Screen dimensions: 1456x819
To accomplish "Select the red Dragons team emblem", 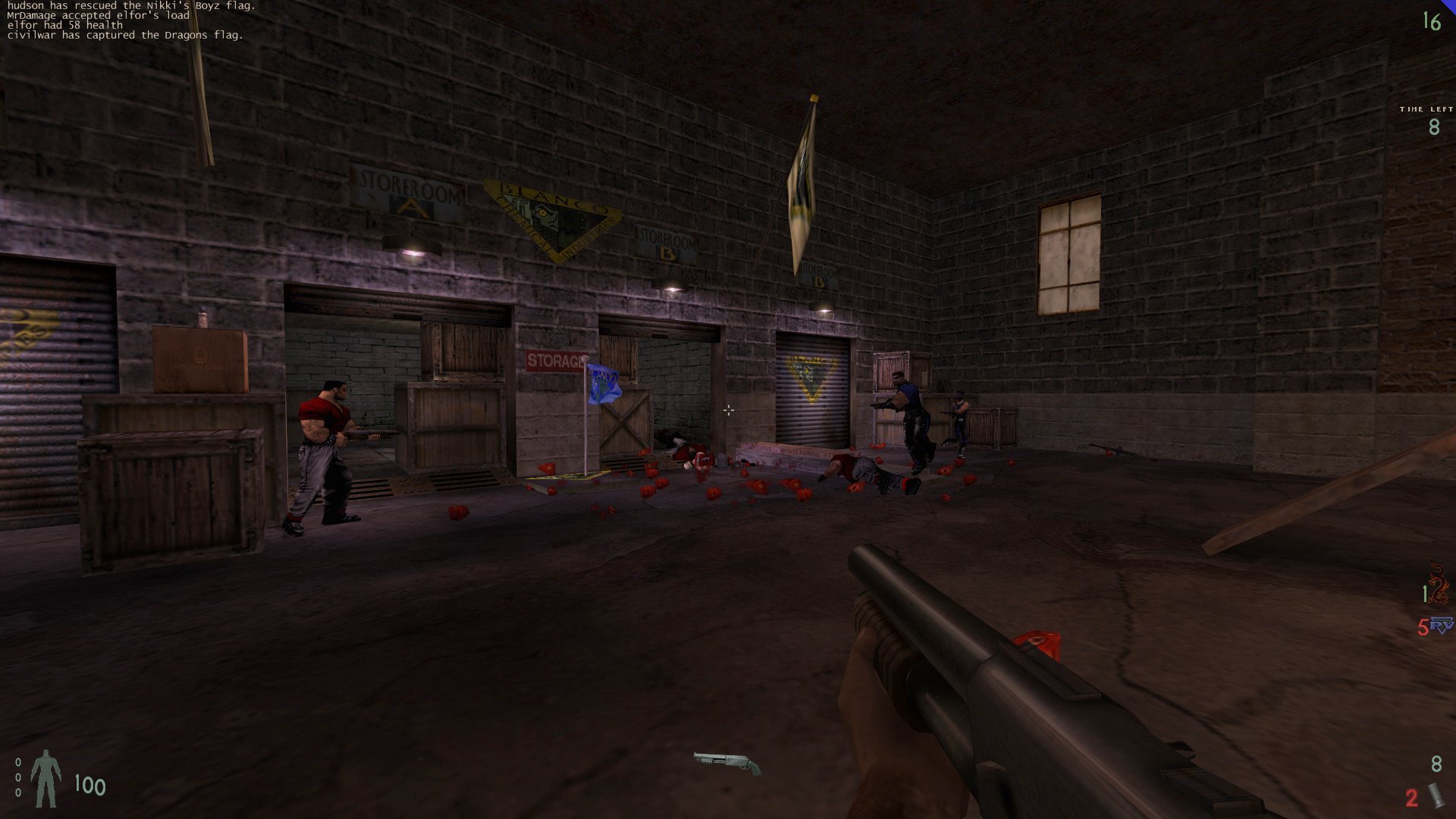I will pos(1437,585).
